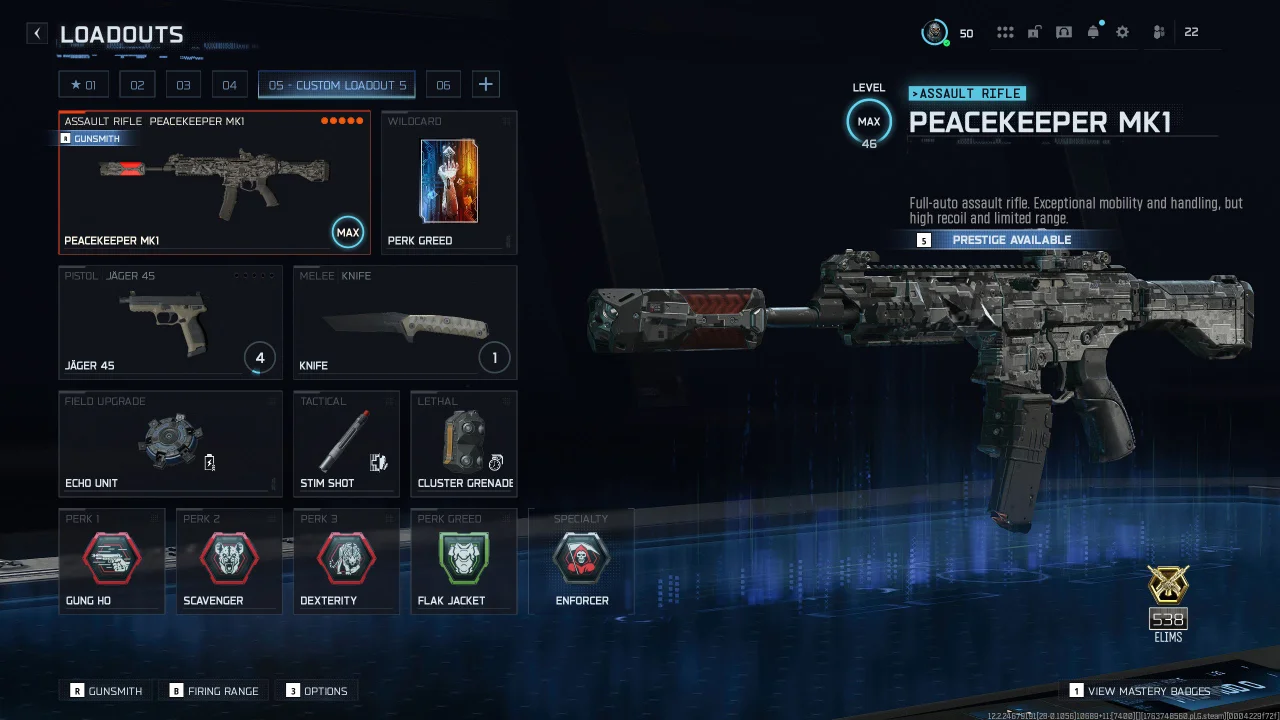The image size is (1280, 720).
Task: Switch to loadout tab 02
Action: coord(137,84)
